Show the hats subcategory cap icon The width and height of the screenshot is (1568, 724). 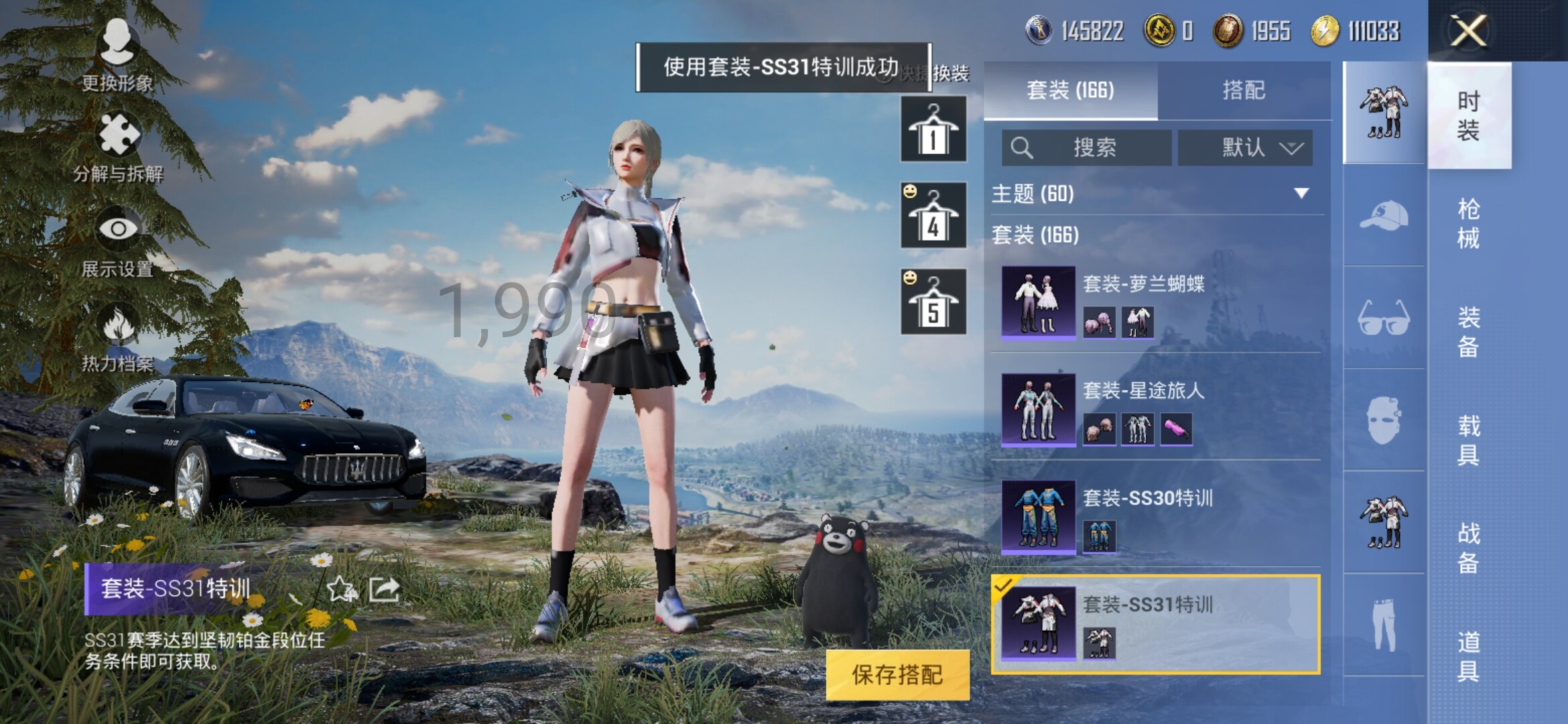tap(1384, 216)
